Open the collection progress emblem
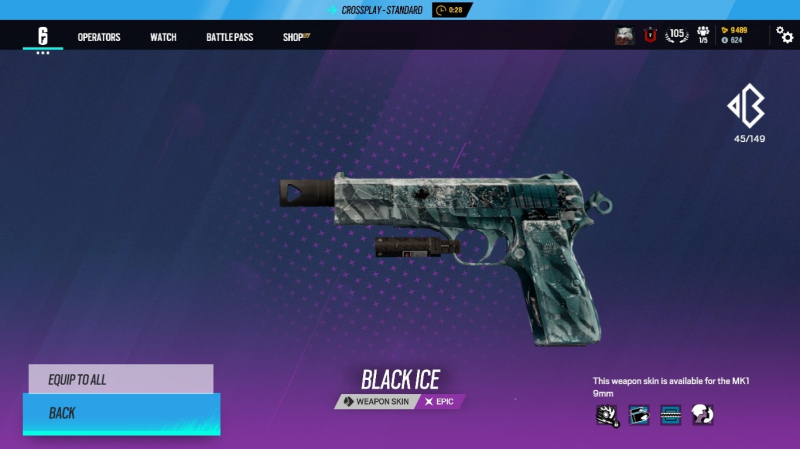800x449 pixels. click(x=749, y=106)
